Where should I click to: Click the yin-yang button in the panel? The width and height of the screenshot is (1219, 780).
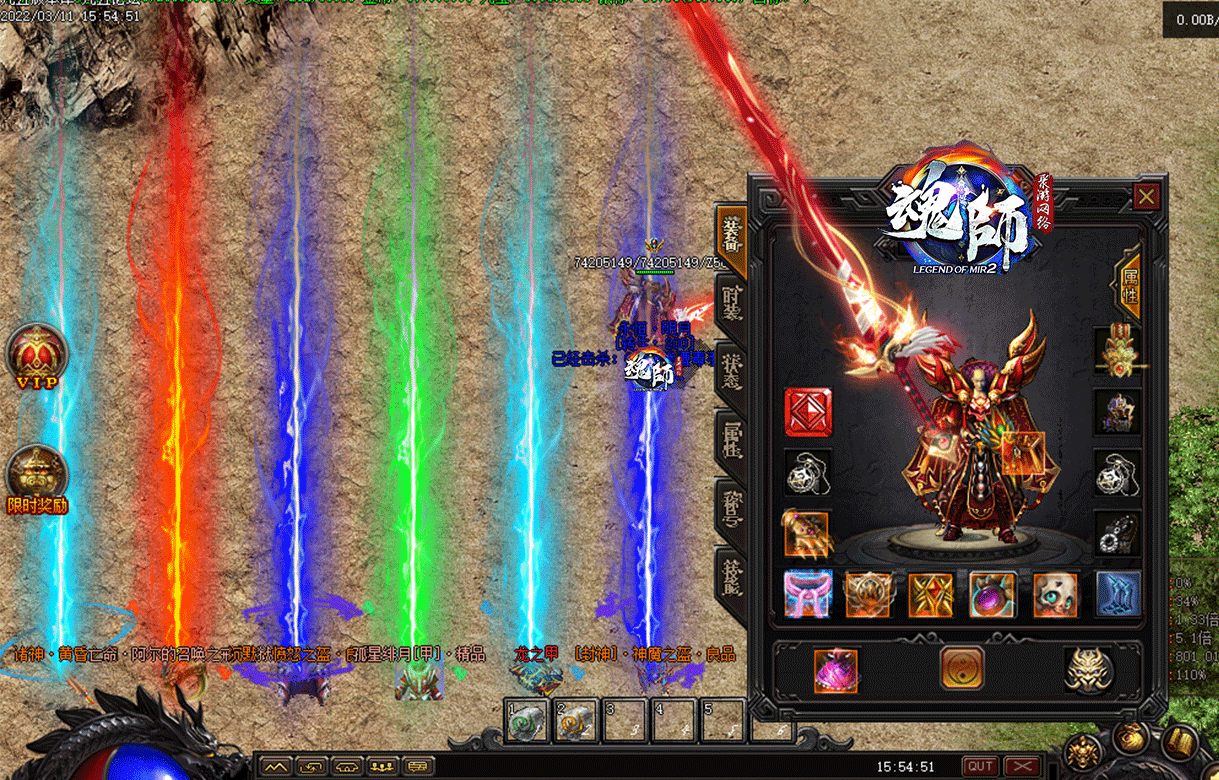(x=961, y=668)
